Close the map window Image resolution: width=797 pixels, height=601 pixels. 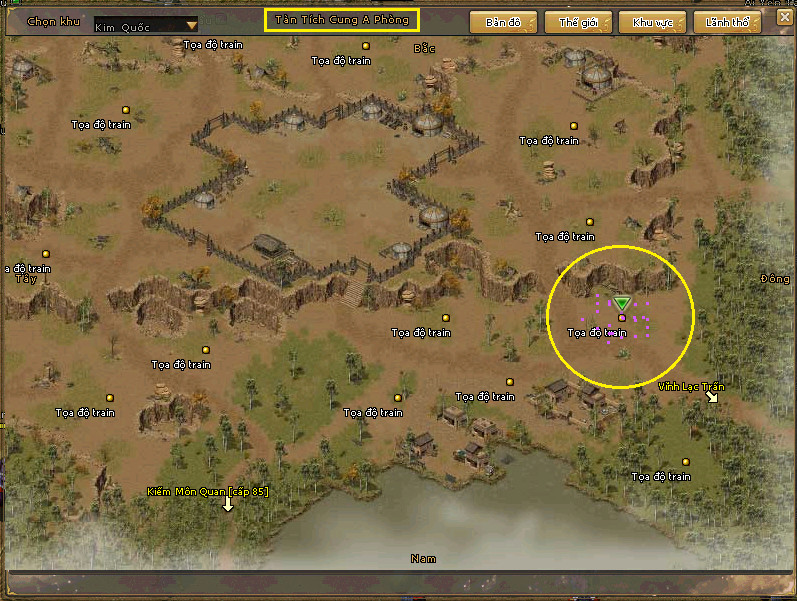(784, 19)
